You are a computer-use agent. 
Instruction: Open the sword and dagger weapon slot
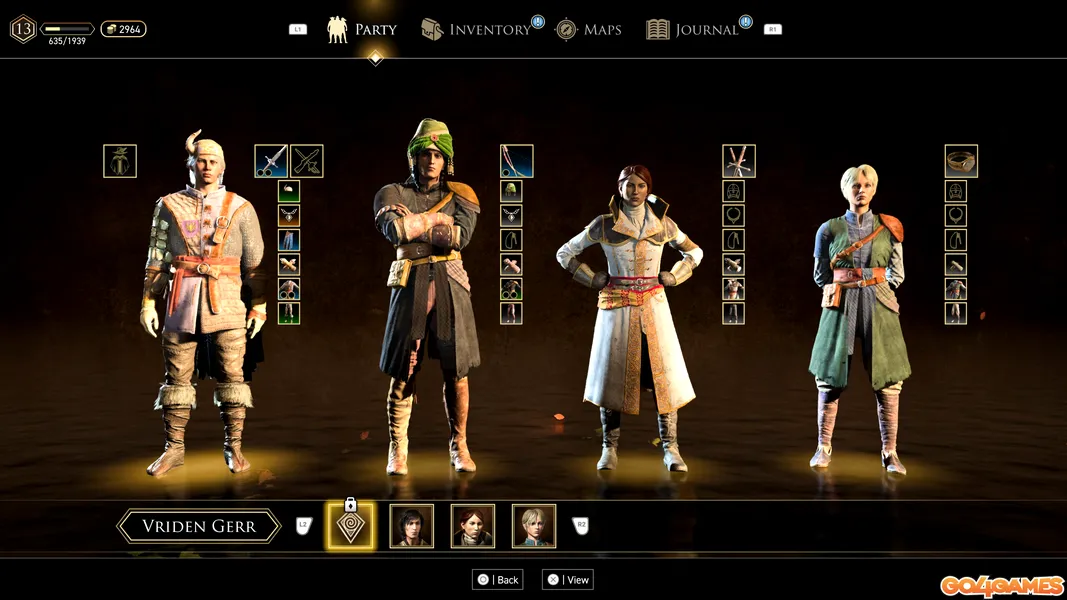click(306, 161)
